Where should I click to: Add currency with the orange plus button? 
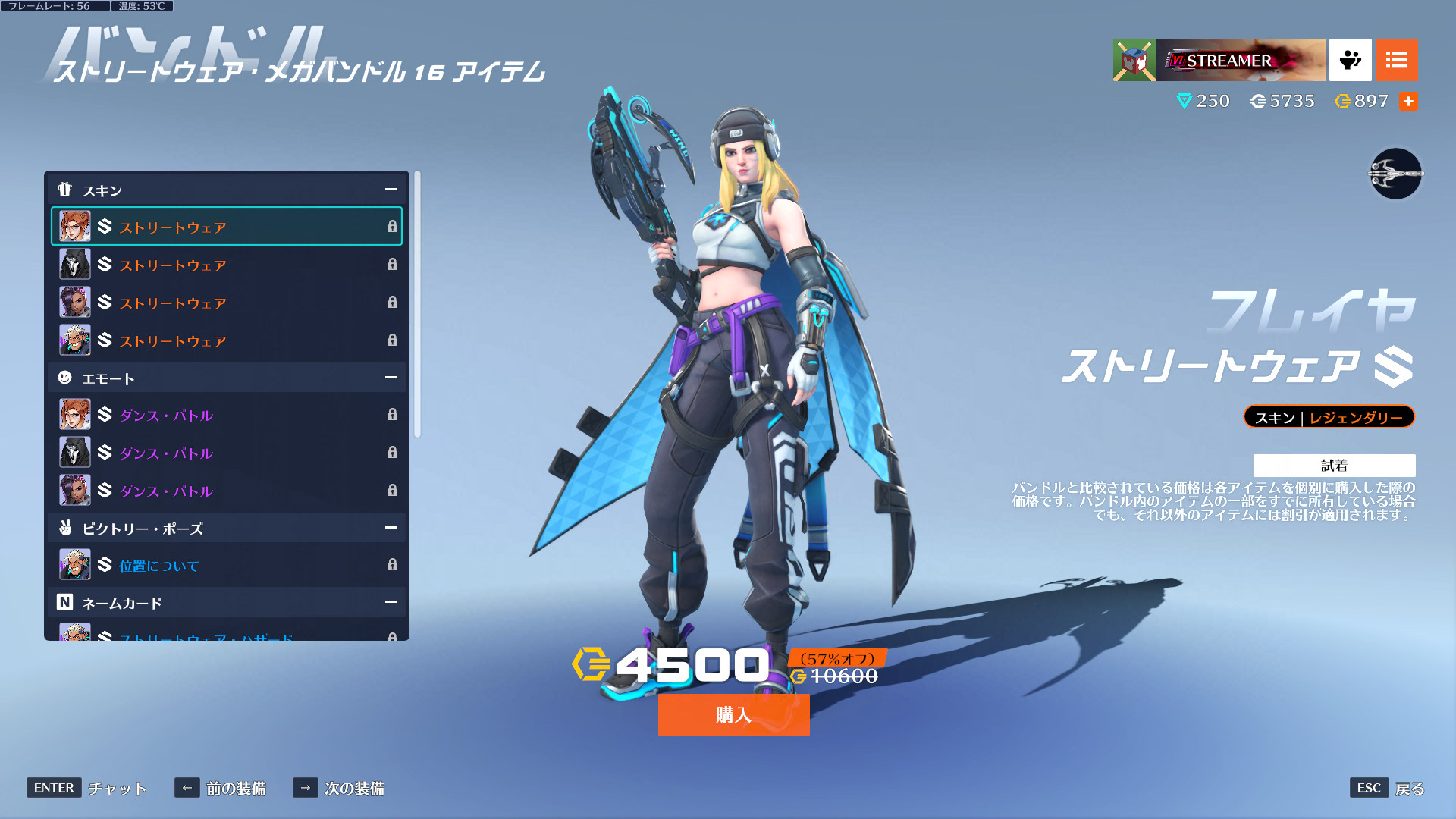tap(1408, 102)
